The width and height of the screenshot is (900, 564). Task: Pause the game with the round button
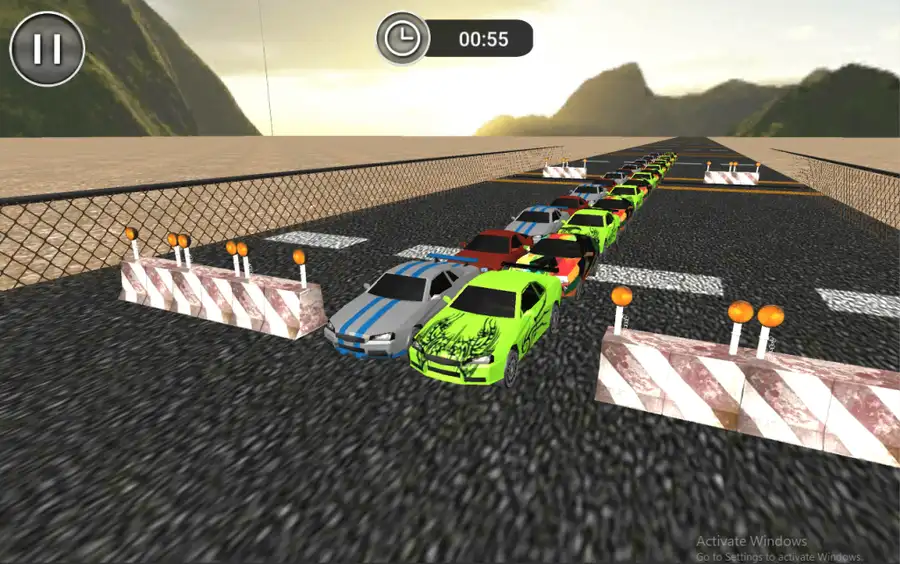click(x=47, y=48)
